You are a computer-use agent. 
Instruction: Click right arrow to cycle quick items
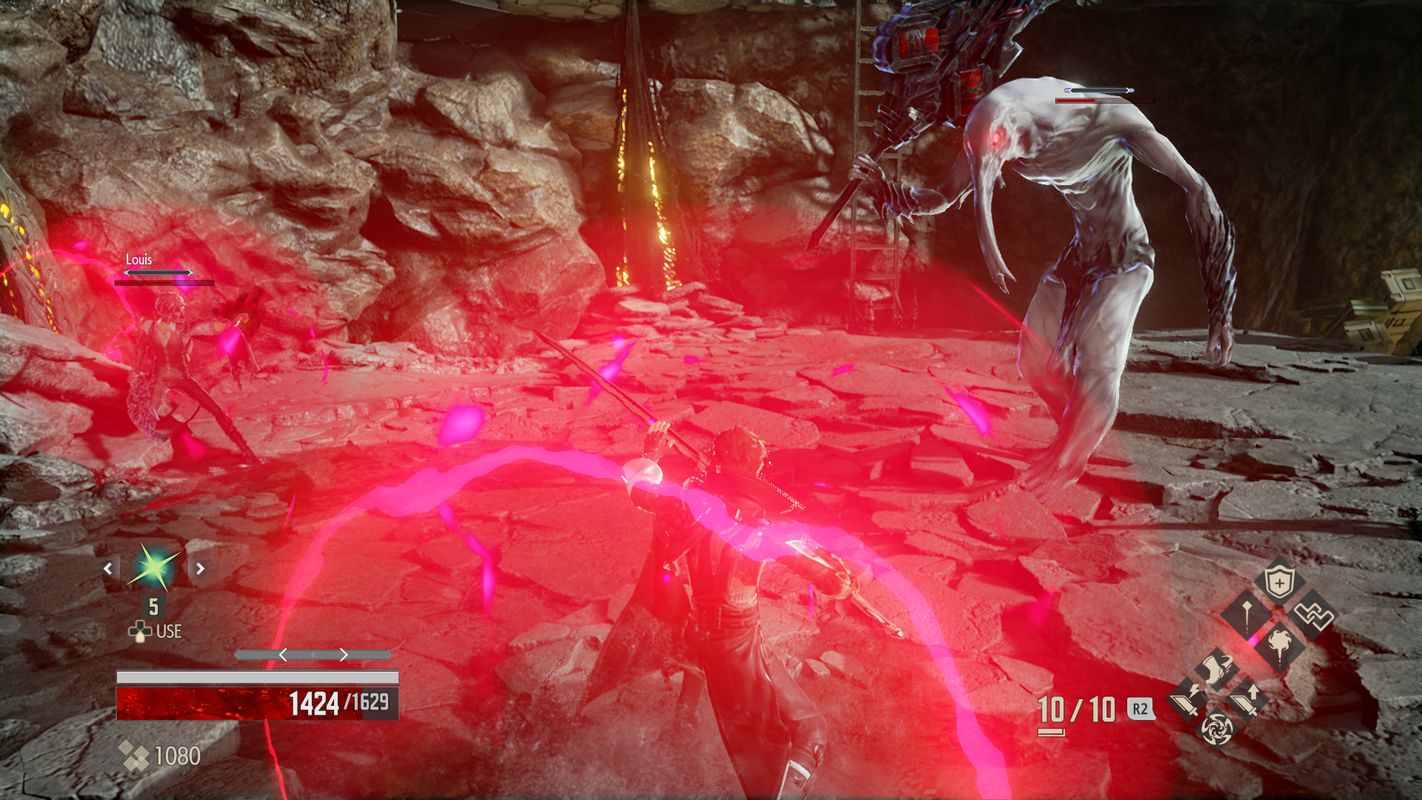coord(201,568)
